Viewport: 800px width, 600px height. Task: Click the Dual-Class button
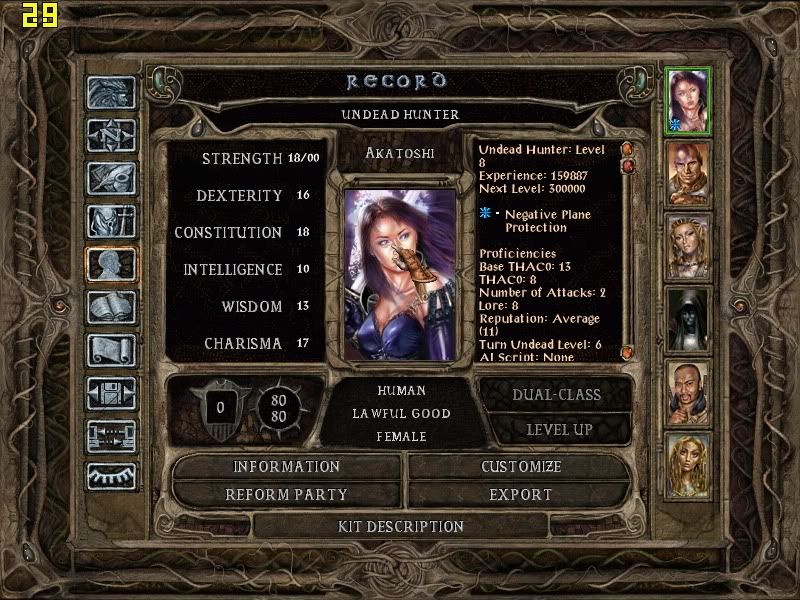[x=556, y=394]
